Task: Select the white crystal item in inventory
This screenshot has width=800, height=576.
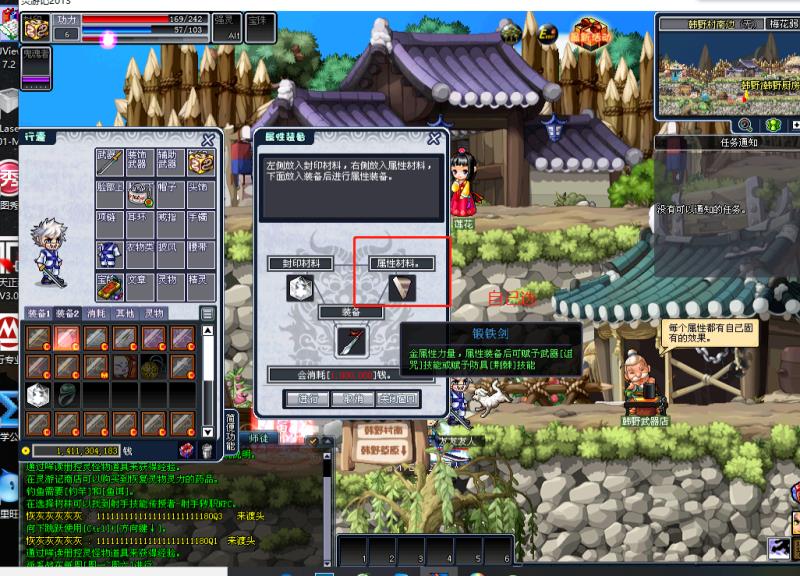Action: pyautogui.click(x=38, y=395)
